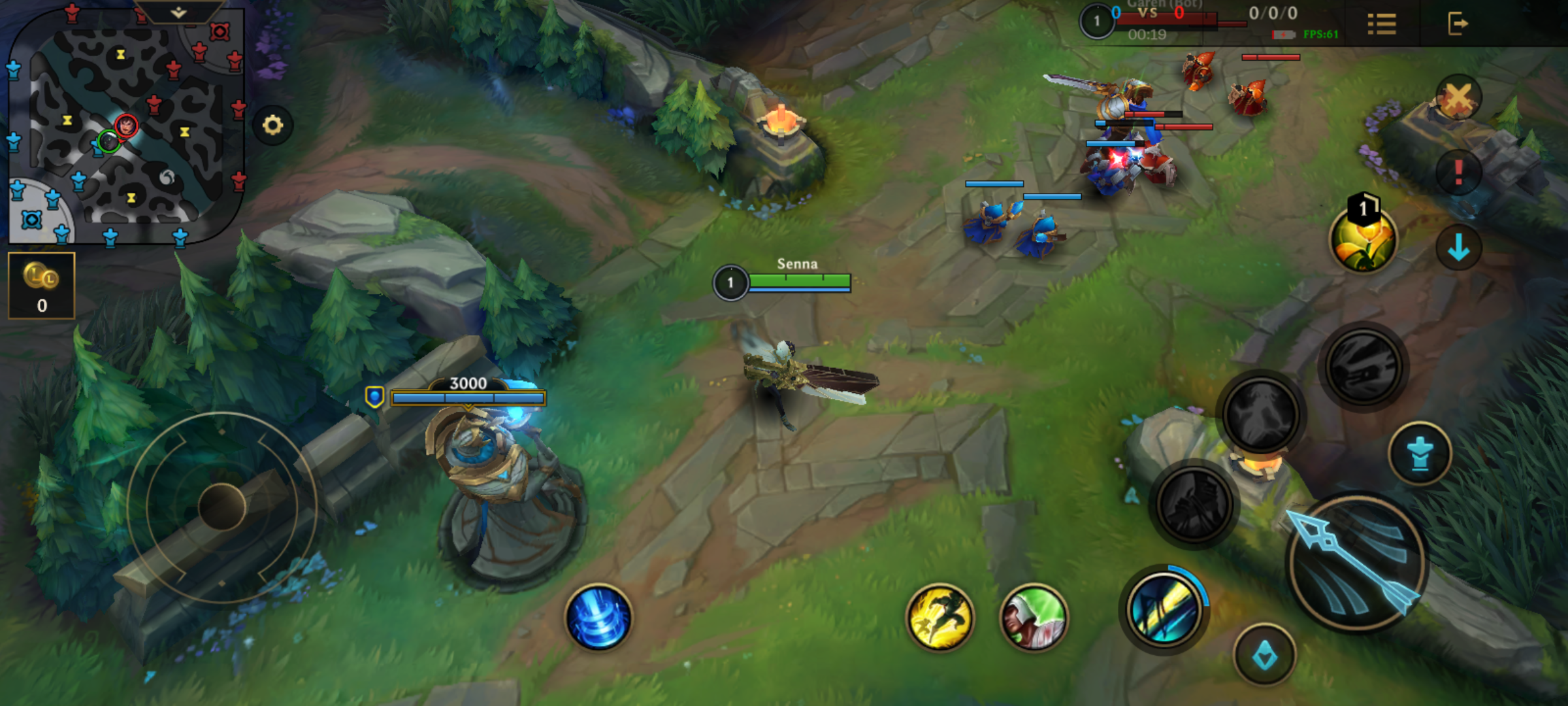Use the Heal summoner spell
This screenshot has height=706, width=1568.
pos(1034,618)
